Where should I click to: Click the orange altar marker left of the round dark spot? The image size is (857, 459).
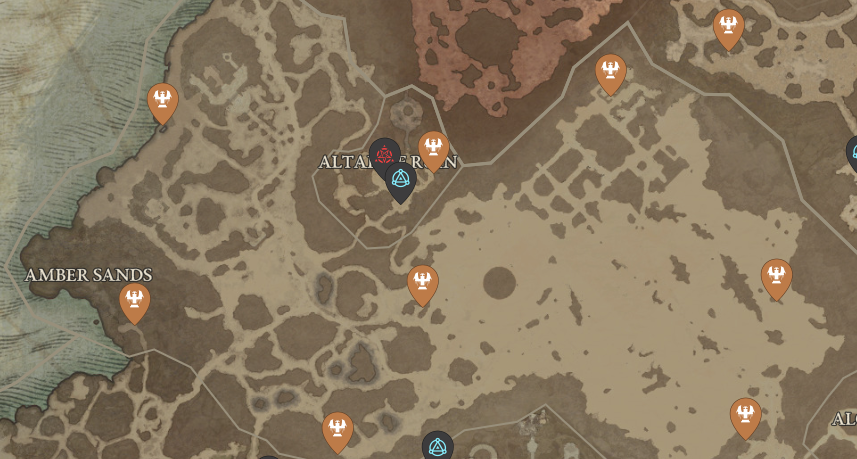[423, 282]
